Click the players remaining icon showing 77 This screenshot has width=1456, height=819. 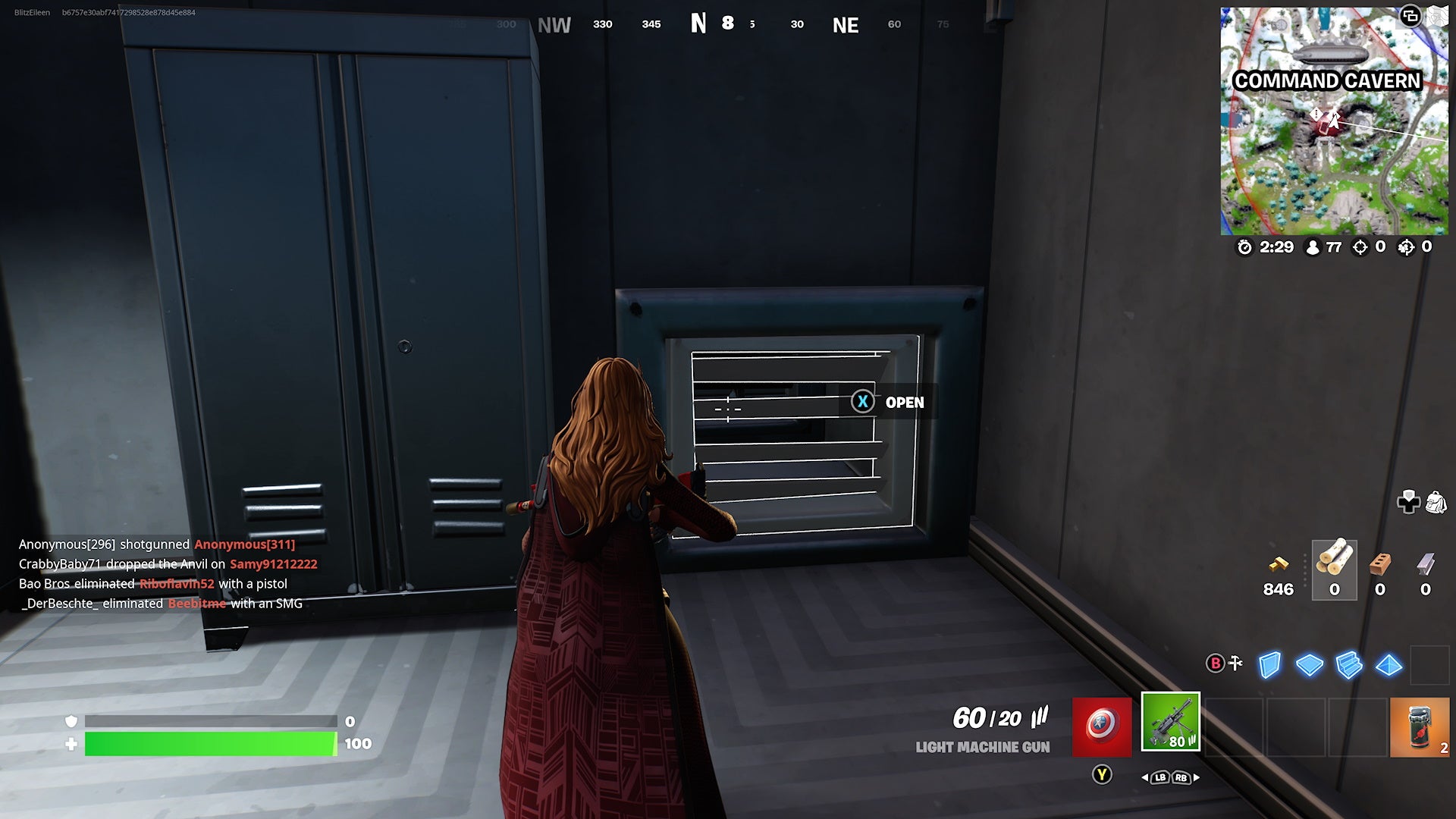point(1313,247)
